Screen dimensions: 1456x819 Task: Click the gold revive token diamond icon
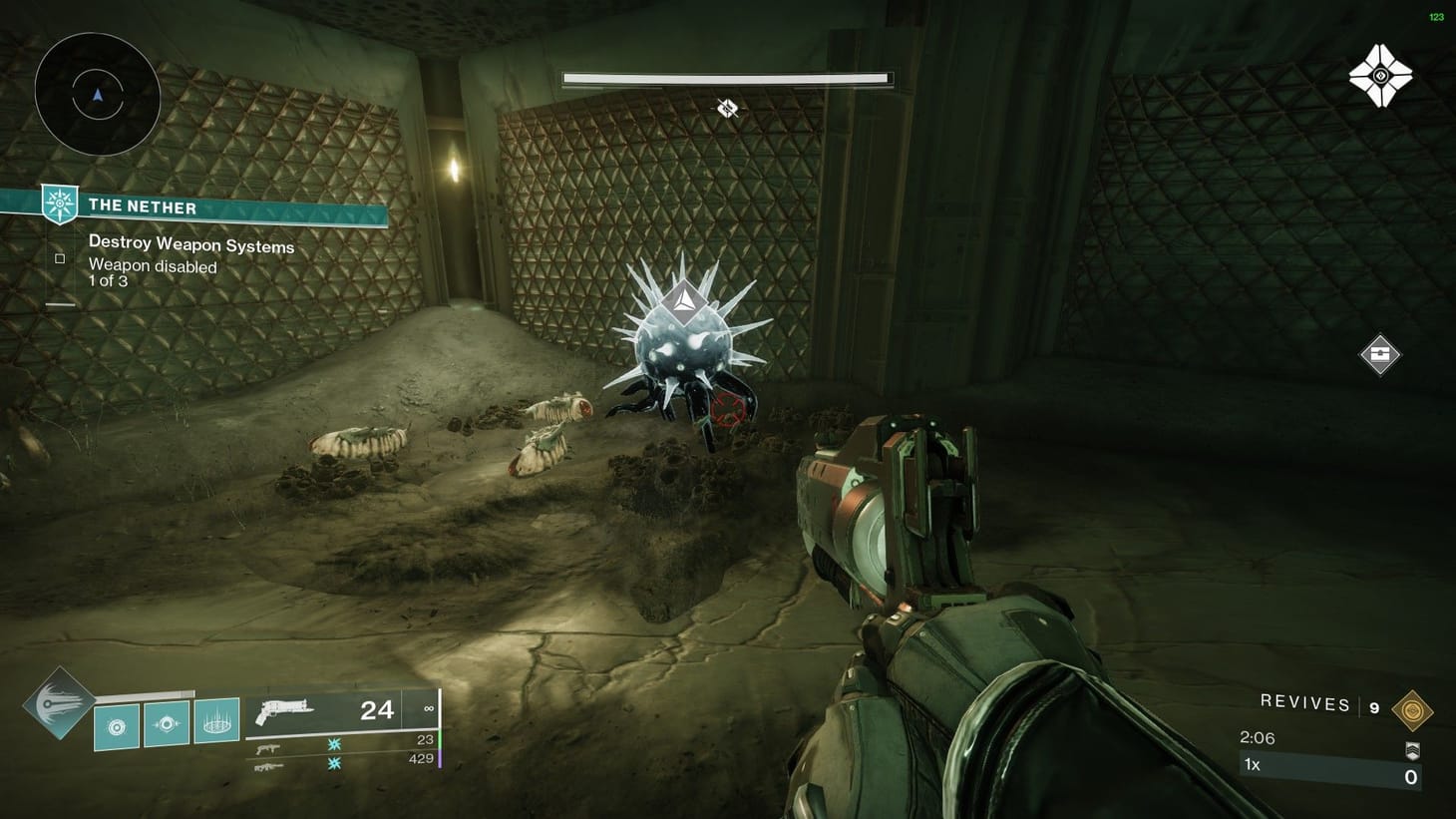click(x=1413, y=708)
